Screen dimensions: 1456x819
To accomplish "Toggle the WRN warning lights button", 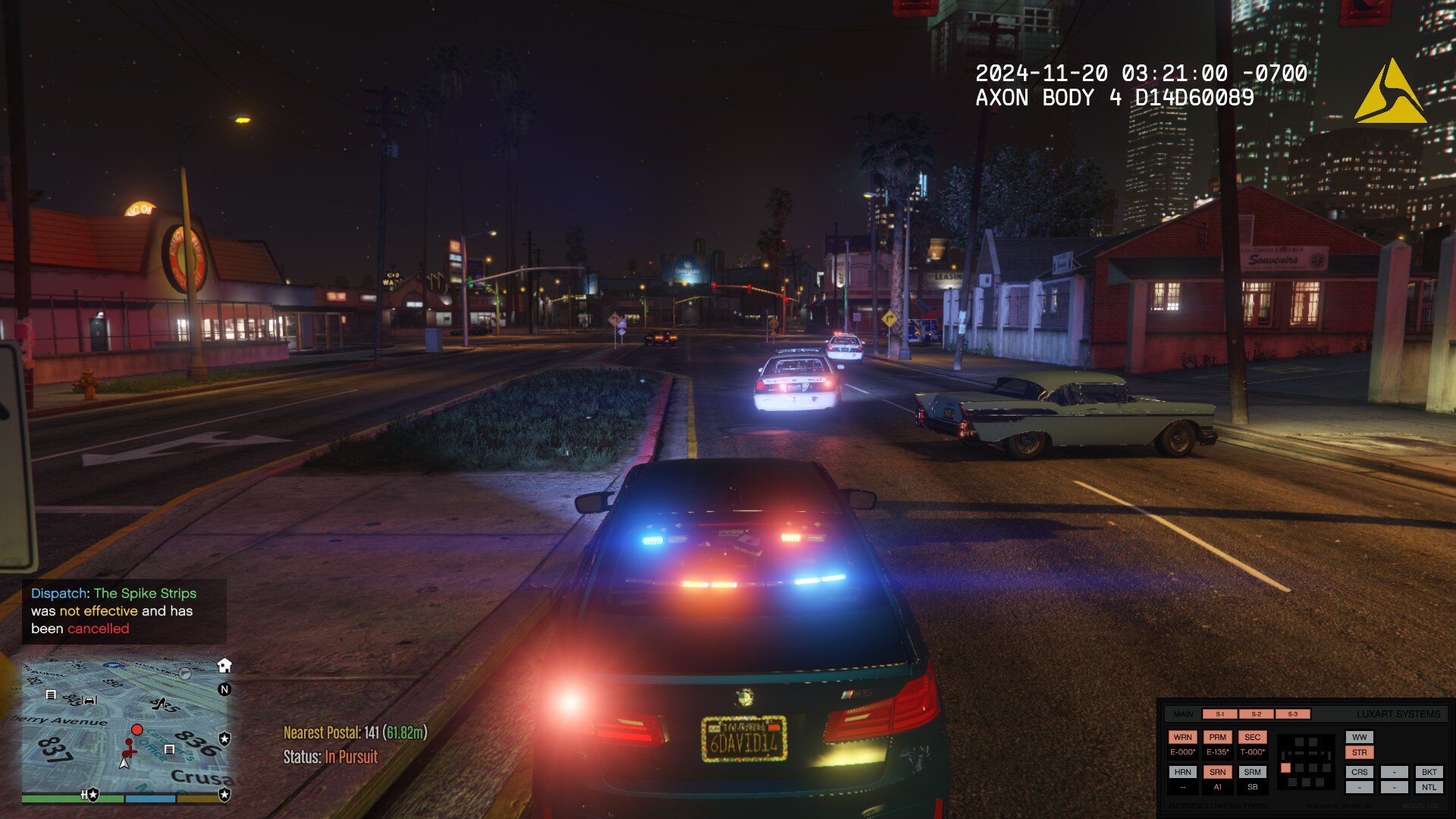I will pyautogui.click(x=1182, y=737).
